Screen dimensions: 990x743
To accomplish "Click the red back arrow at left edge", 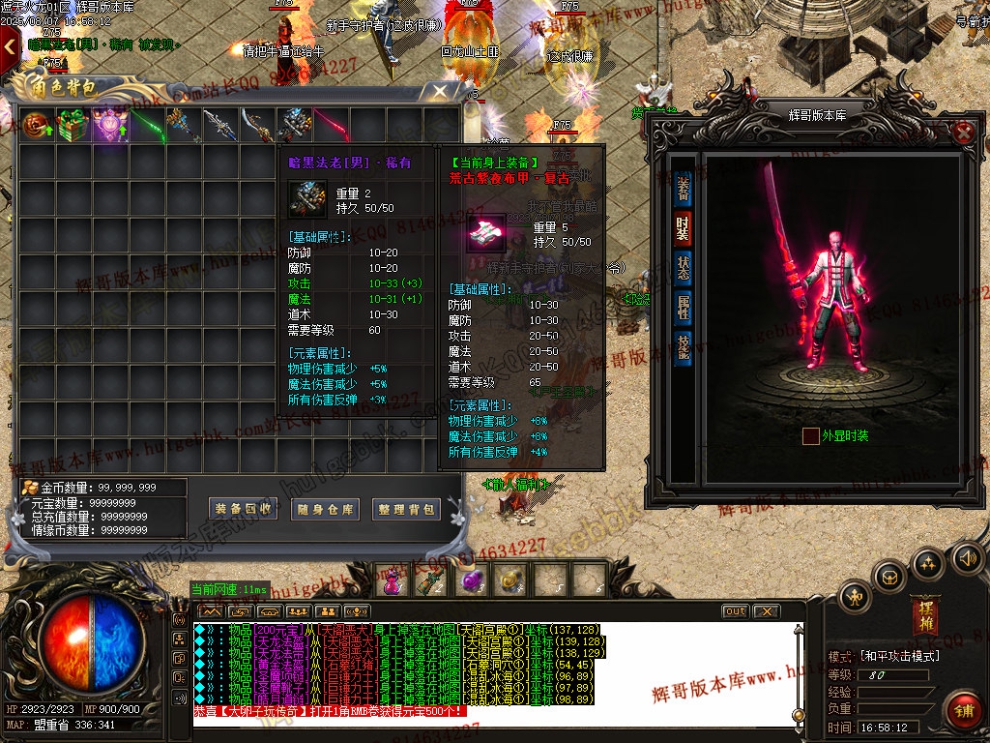I will click(x=9, y=45).
